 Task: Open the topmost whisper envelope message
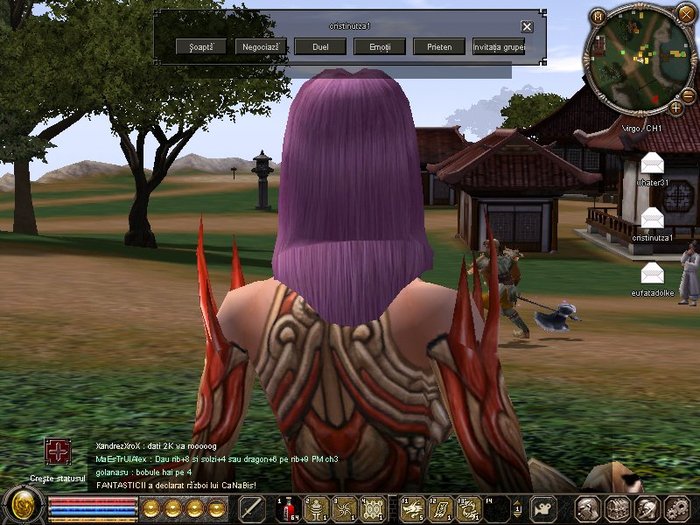coord(652,162)
